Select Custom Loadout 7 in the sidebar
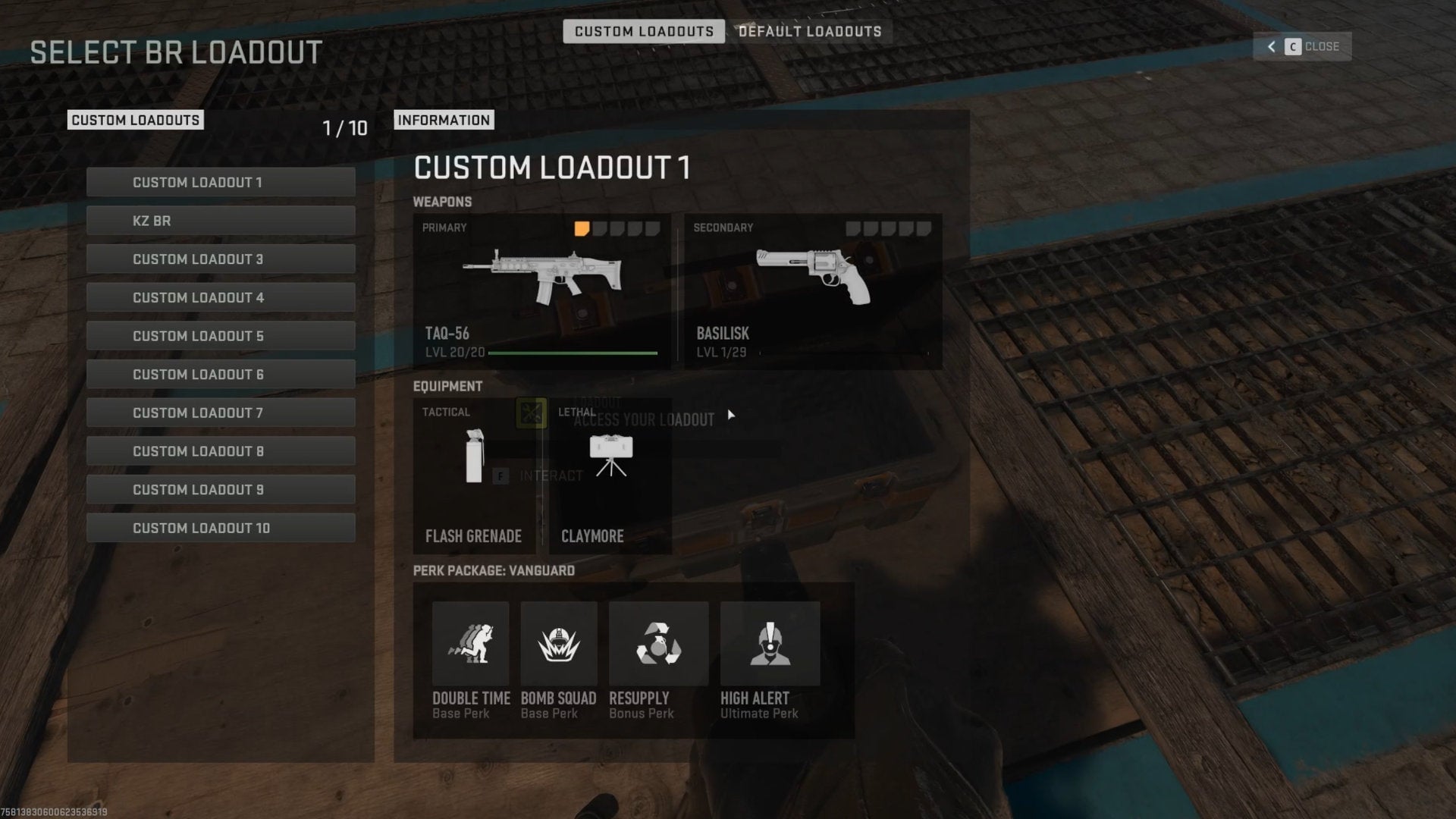 coord(221,413)
